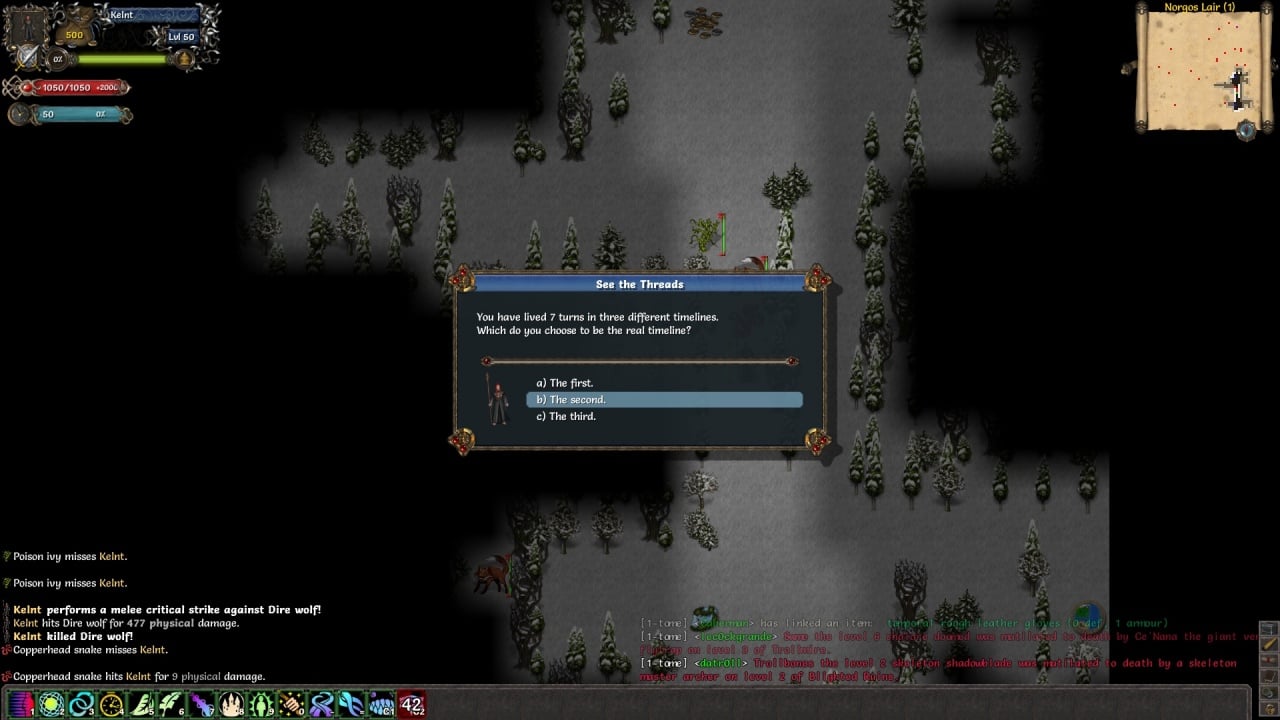Screen dimensions: 1280x720
Task: Use the blue fanged maw talent
Action: [x=381, y=704]
